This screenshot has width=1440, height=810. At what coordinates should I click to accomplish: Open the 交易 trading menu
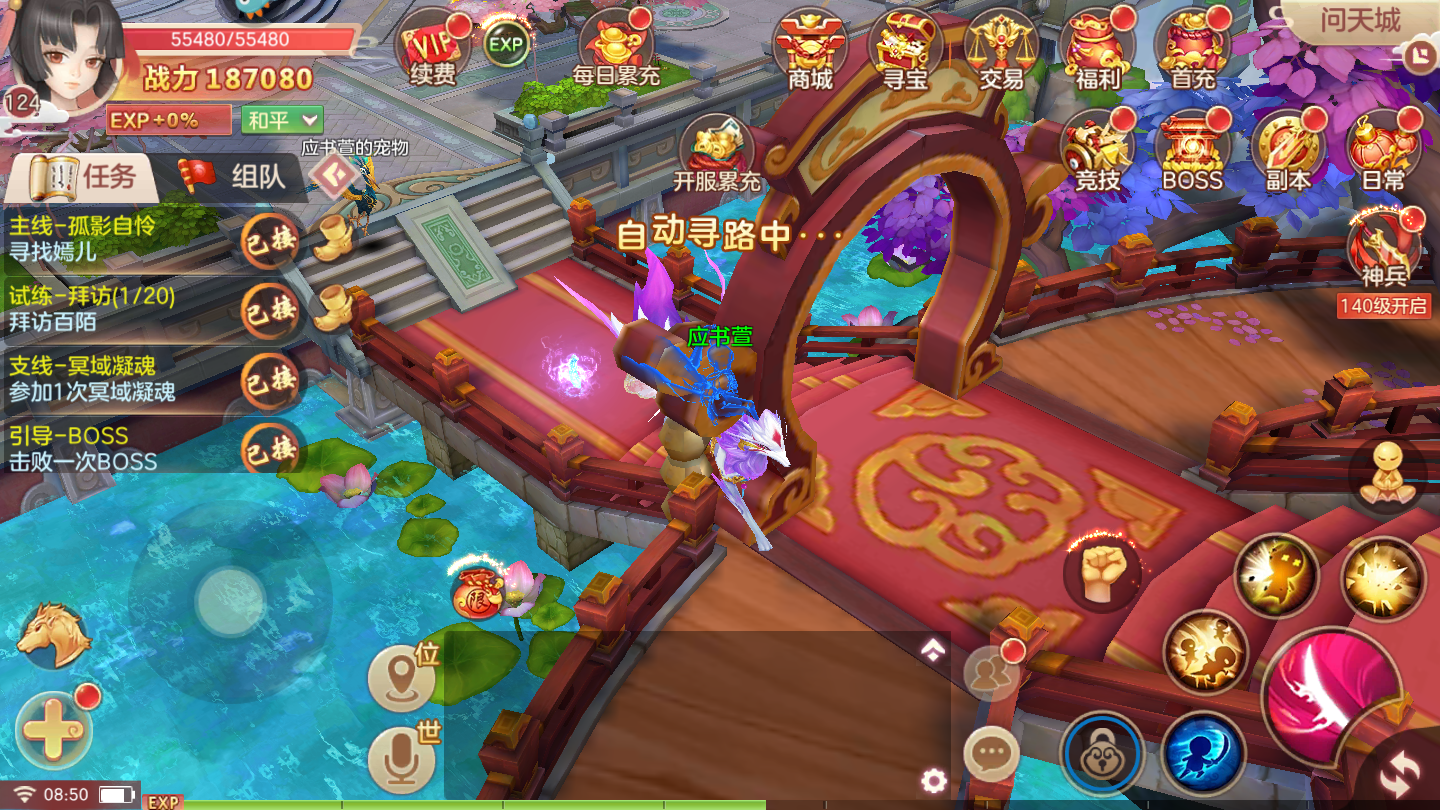pos(1001,52)
